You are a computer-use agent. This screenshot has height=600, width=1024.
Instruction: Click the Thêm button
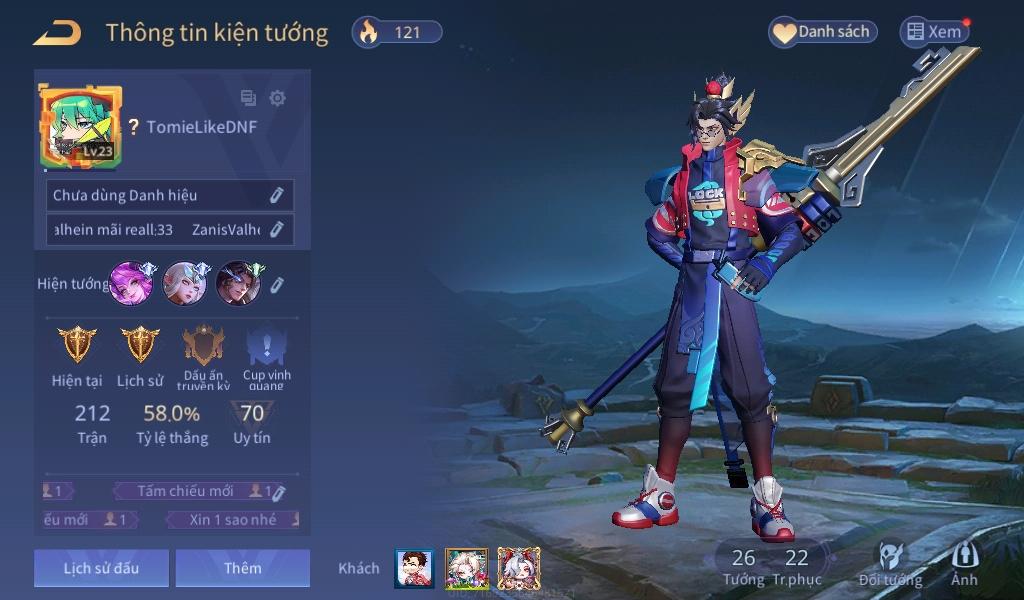(x=243, y=568)
